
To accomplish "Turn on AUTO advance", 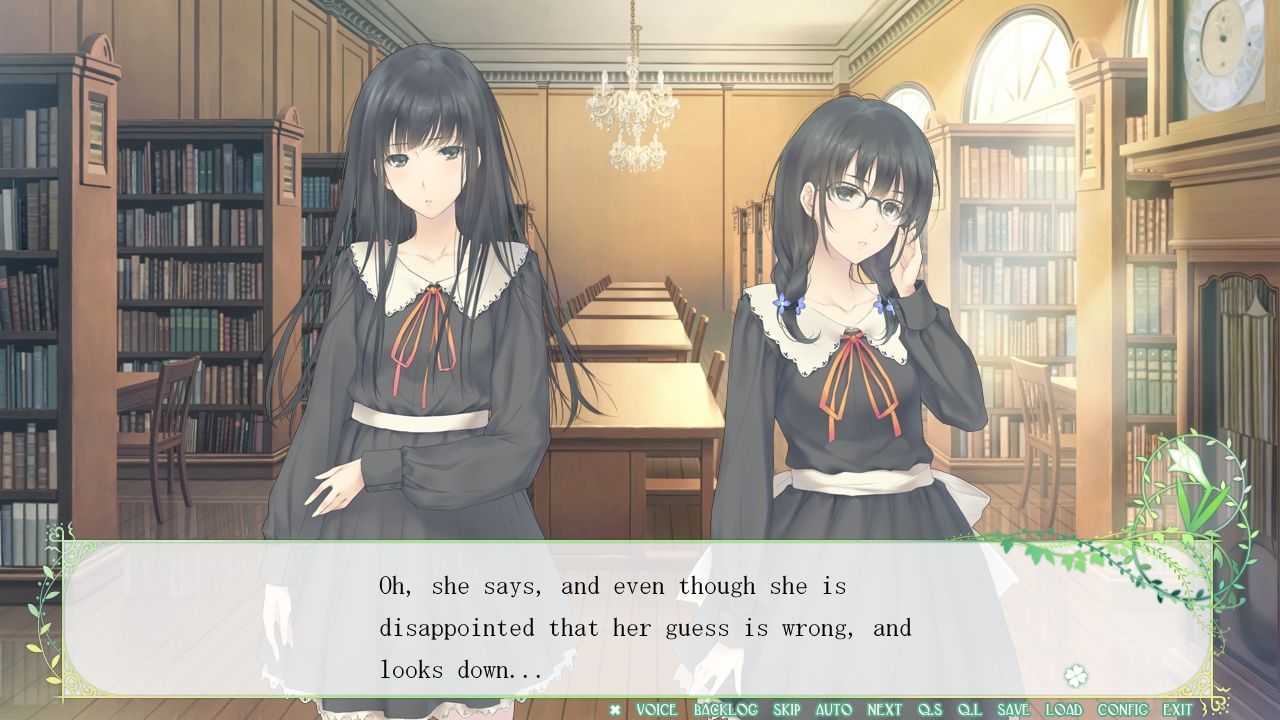I will point(834,710).
